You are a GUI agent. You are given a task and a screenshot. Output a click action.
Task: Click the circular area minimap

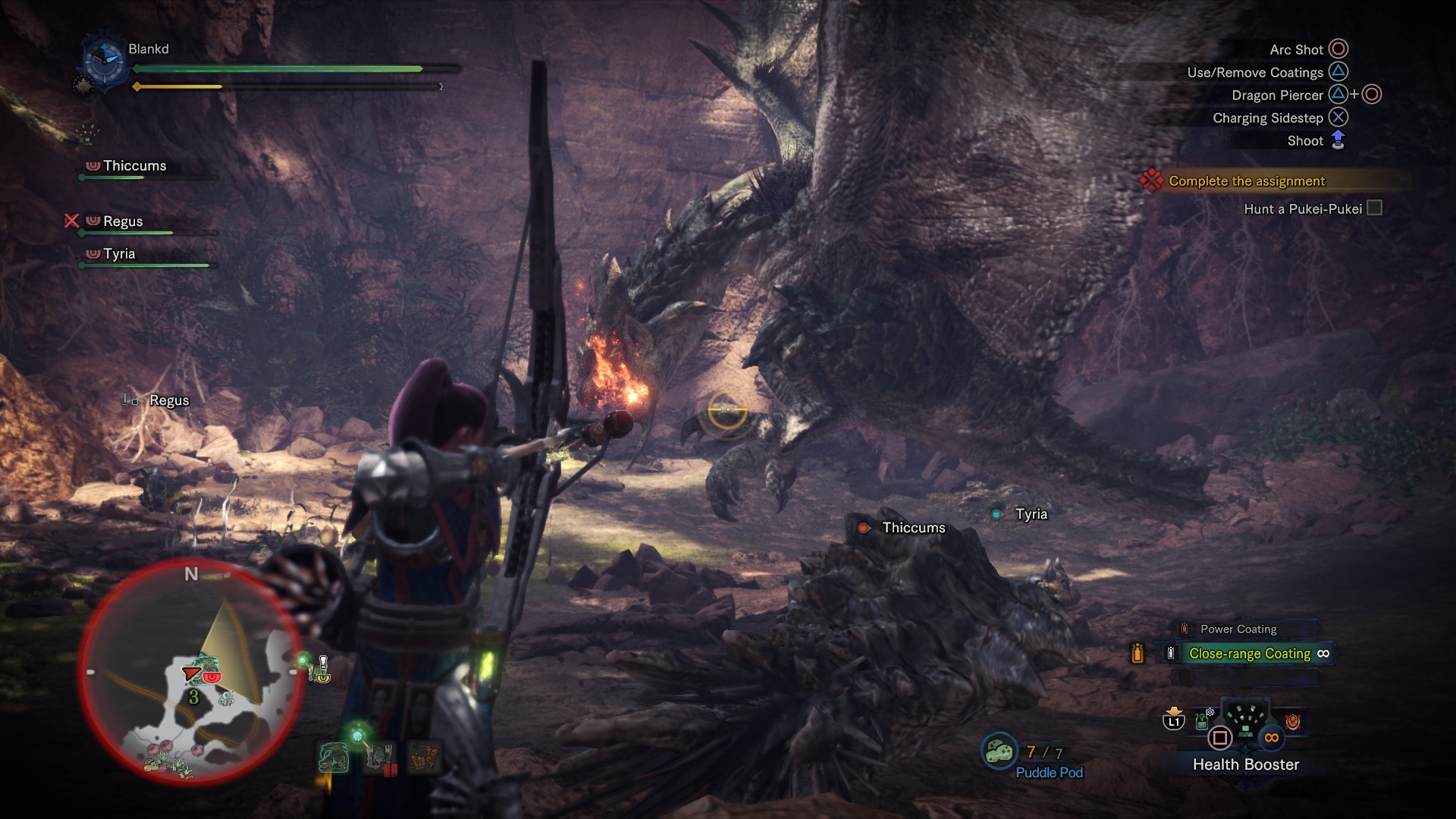190,673
